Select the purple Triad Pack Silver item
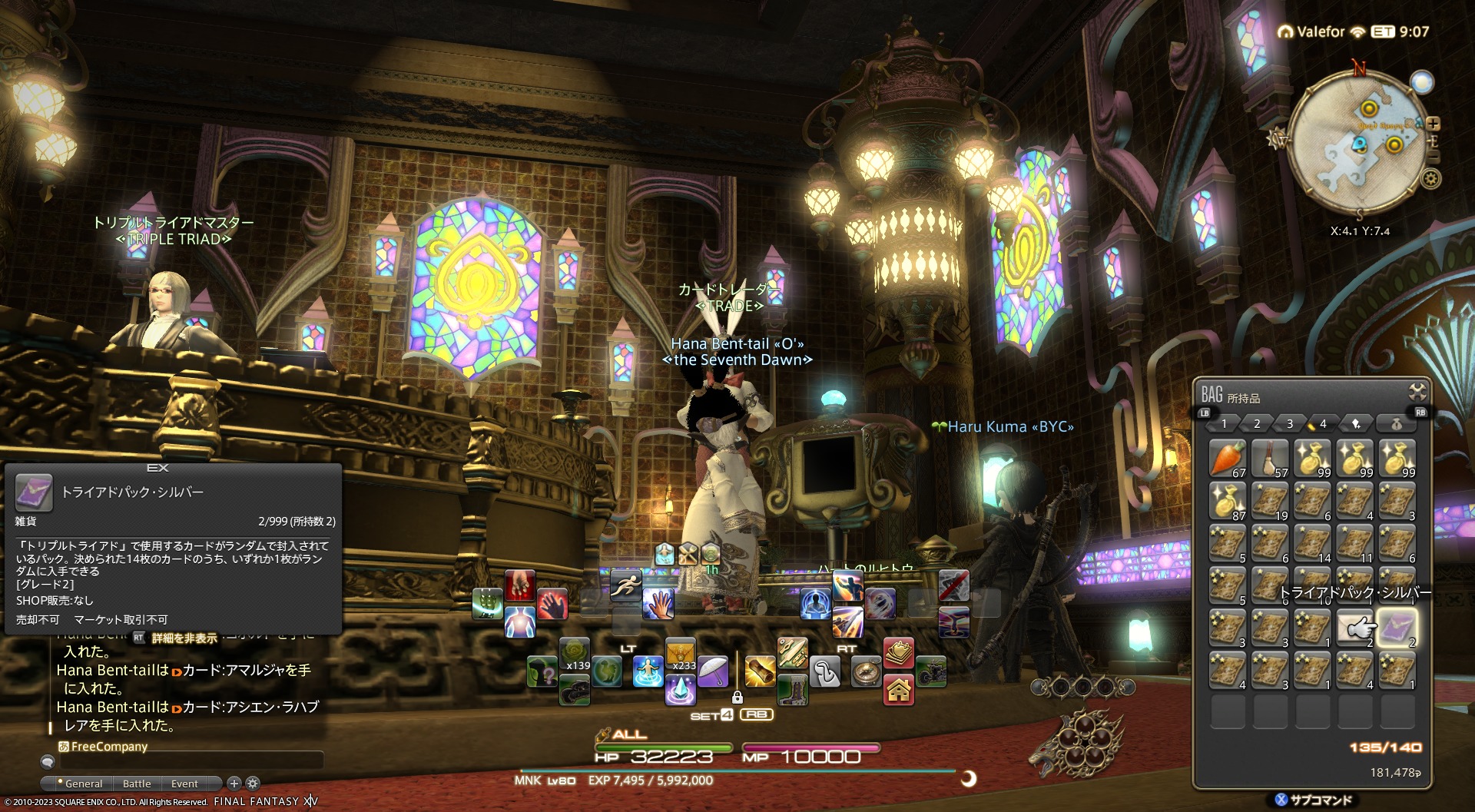The image size is (1475, 812). point(1397,628)
